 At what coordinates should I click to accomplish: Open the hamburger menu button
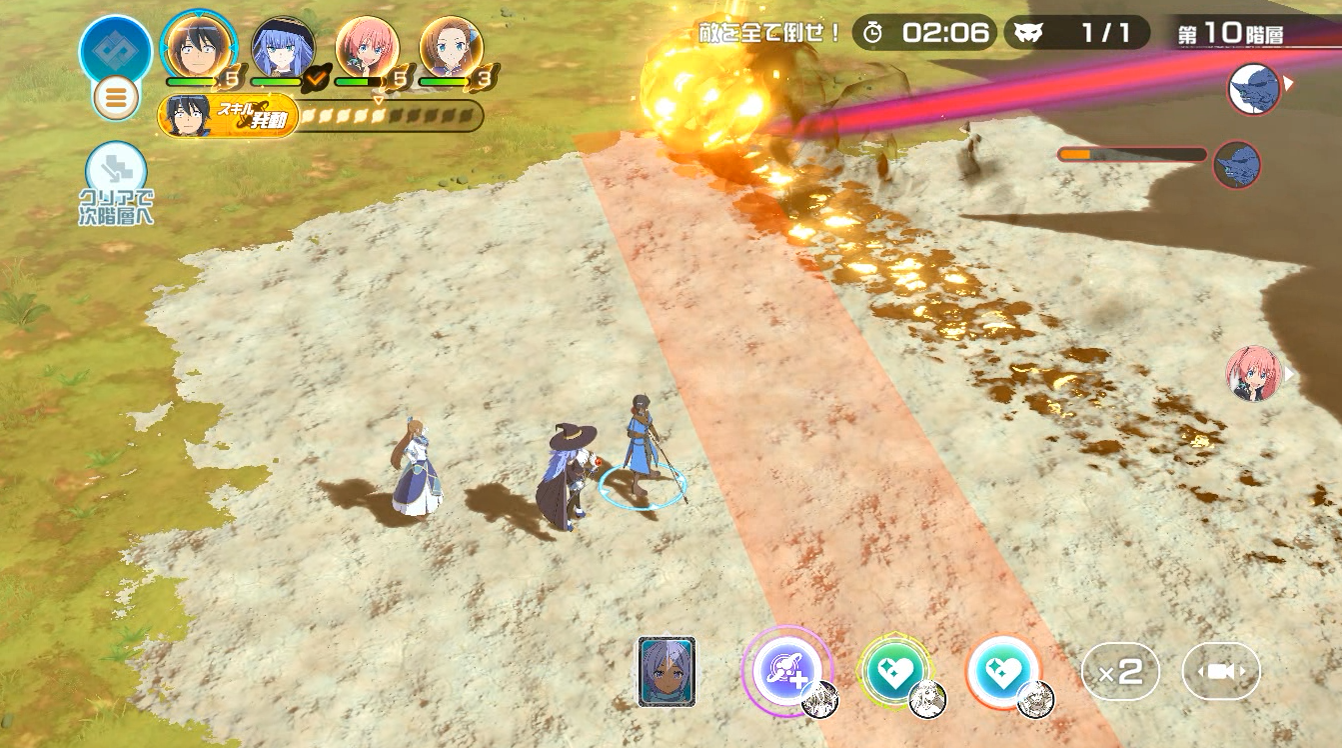[x=116, y=98]
